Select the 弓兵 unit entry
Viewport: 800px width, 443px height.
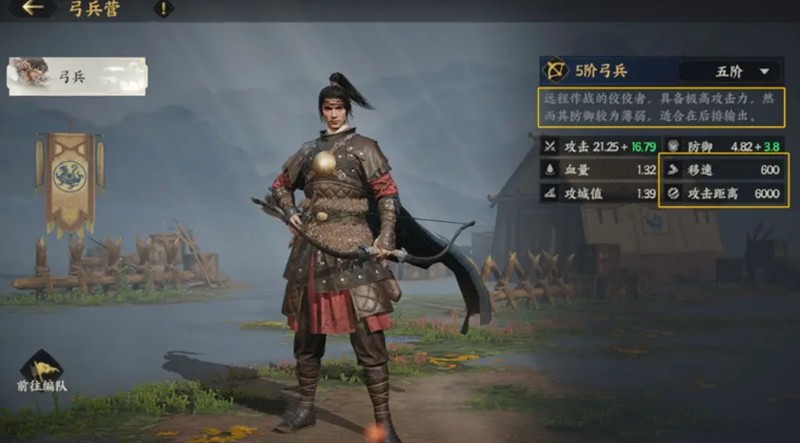[x=77, y=75]
